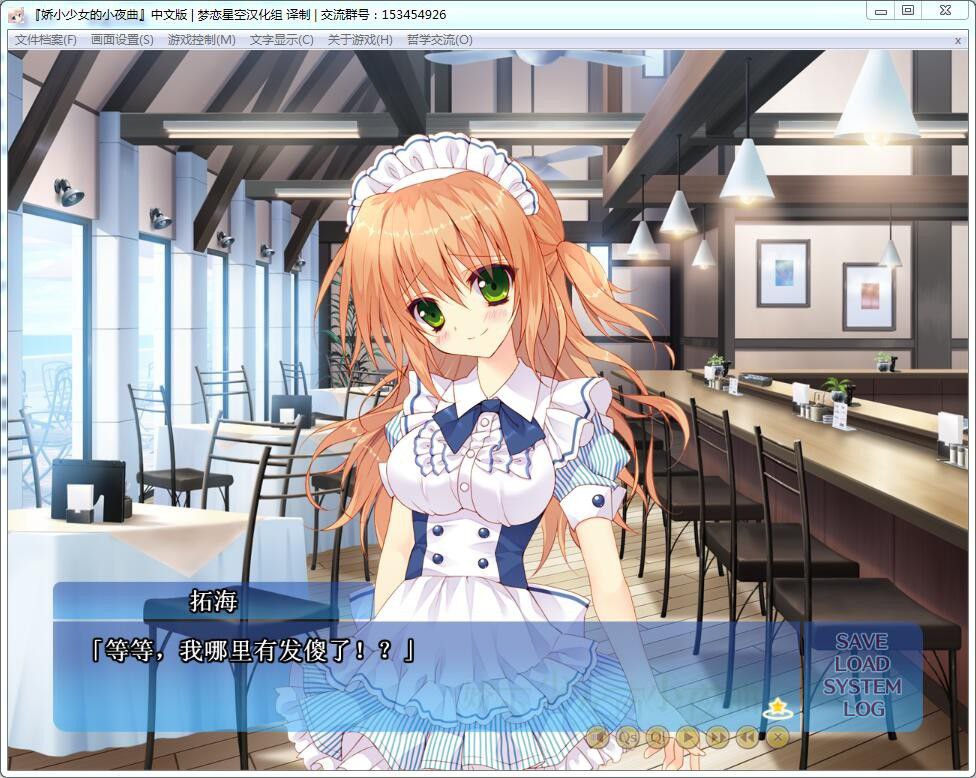The height and width of the screenshot is (778, 976).
Task: Click the Qs quick save icon
Action: point(628,737)
